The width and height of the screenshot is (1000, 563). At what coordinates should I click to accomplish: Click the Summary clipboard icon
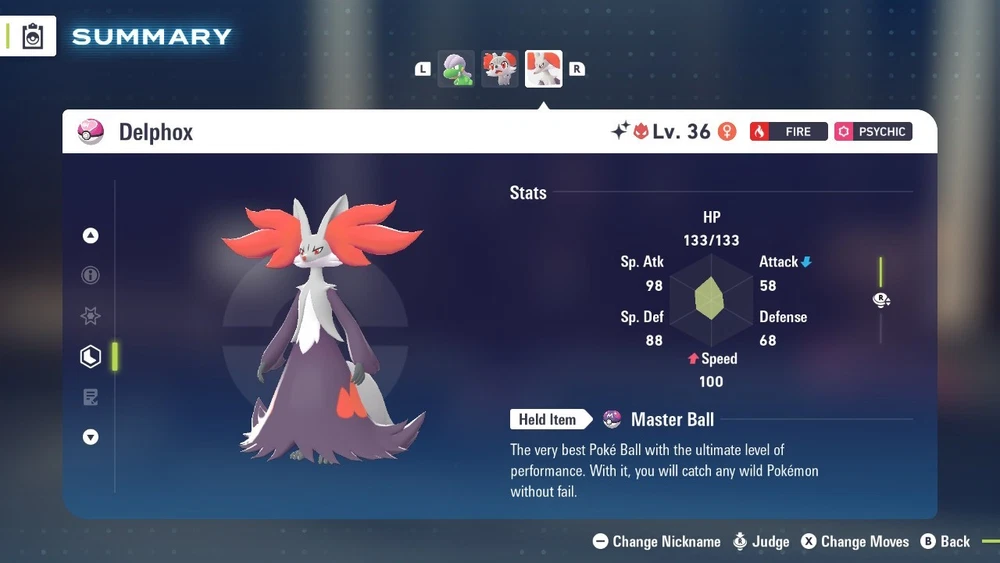coord(33,37)
